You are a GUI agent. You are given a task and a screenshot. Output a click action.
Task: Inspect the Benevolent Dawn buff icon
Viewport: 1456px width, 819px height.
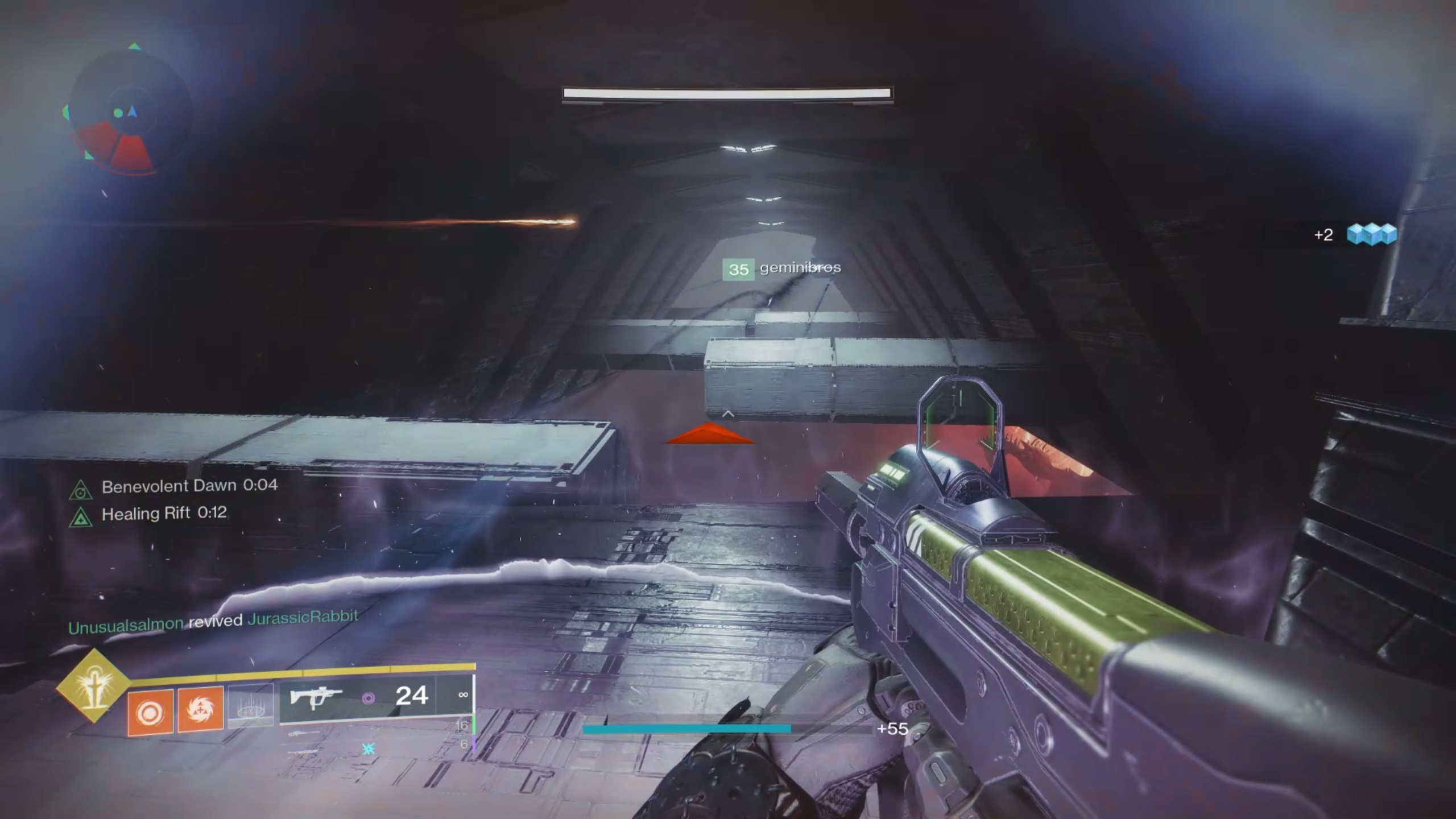point(81,490)
